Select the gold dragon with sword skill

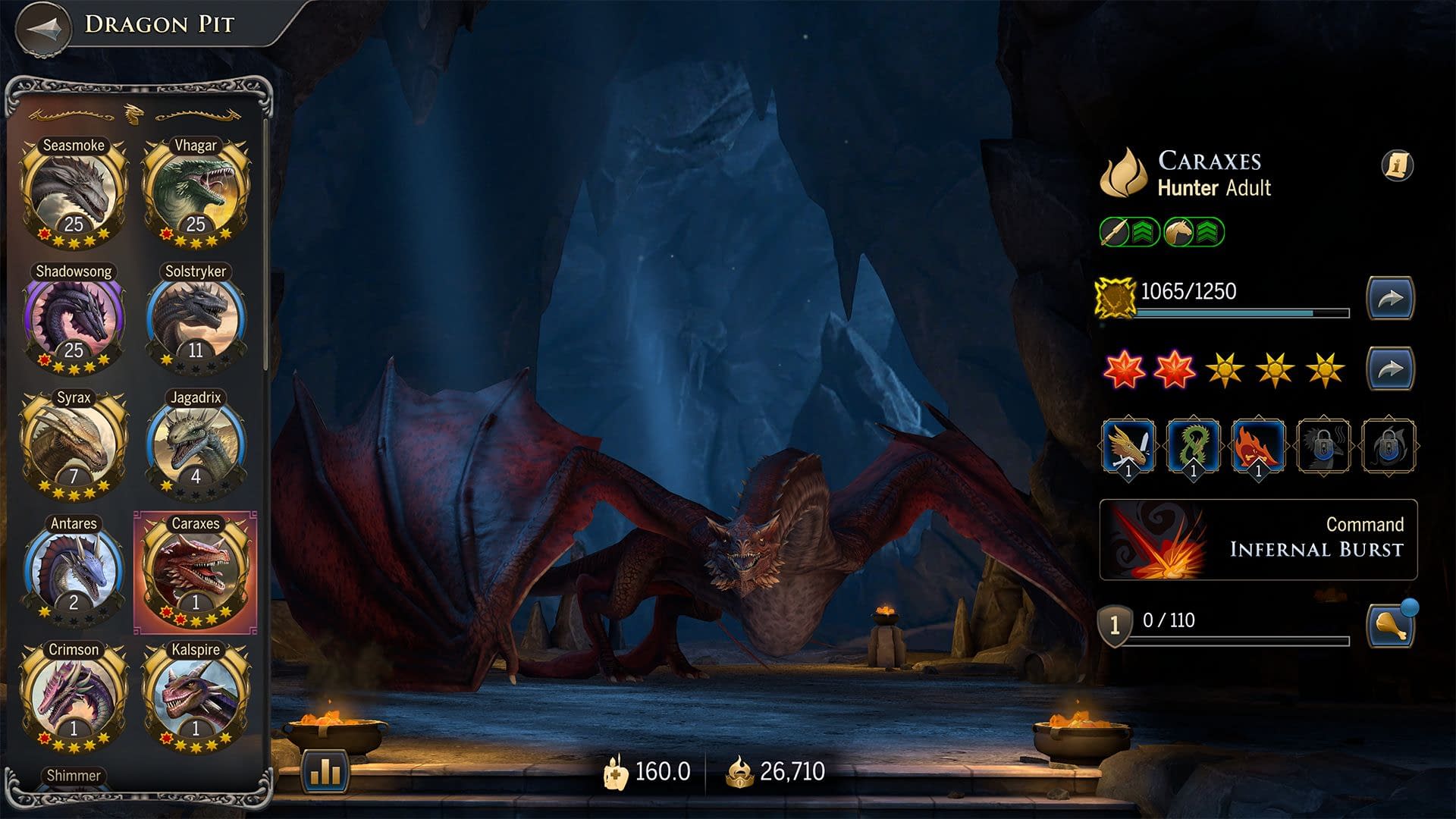1128,447
